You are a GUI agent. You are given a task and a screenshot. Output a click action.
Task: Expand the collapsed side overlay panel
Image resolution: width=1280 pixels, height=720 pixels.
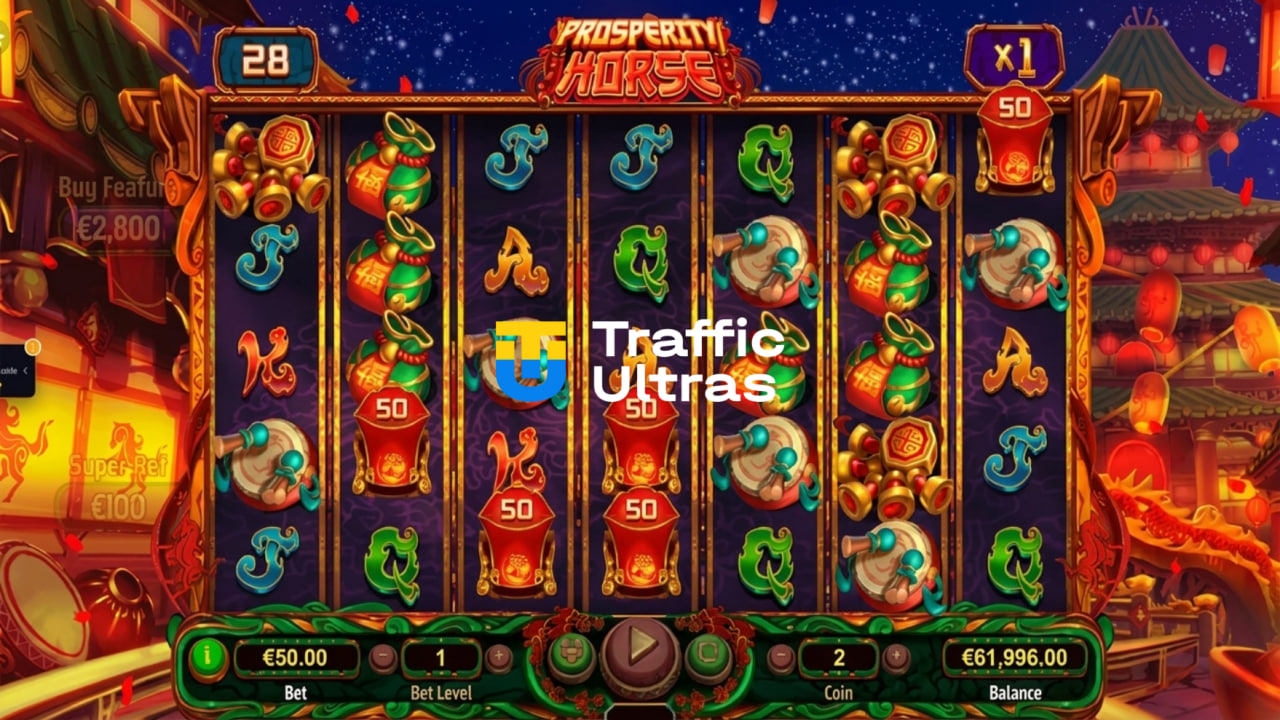click(x=24, y=370)
